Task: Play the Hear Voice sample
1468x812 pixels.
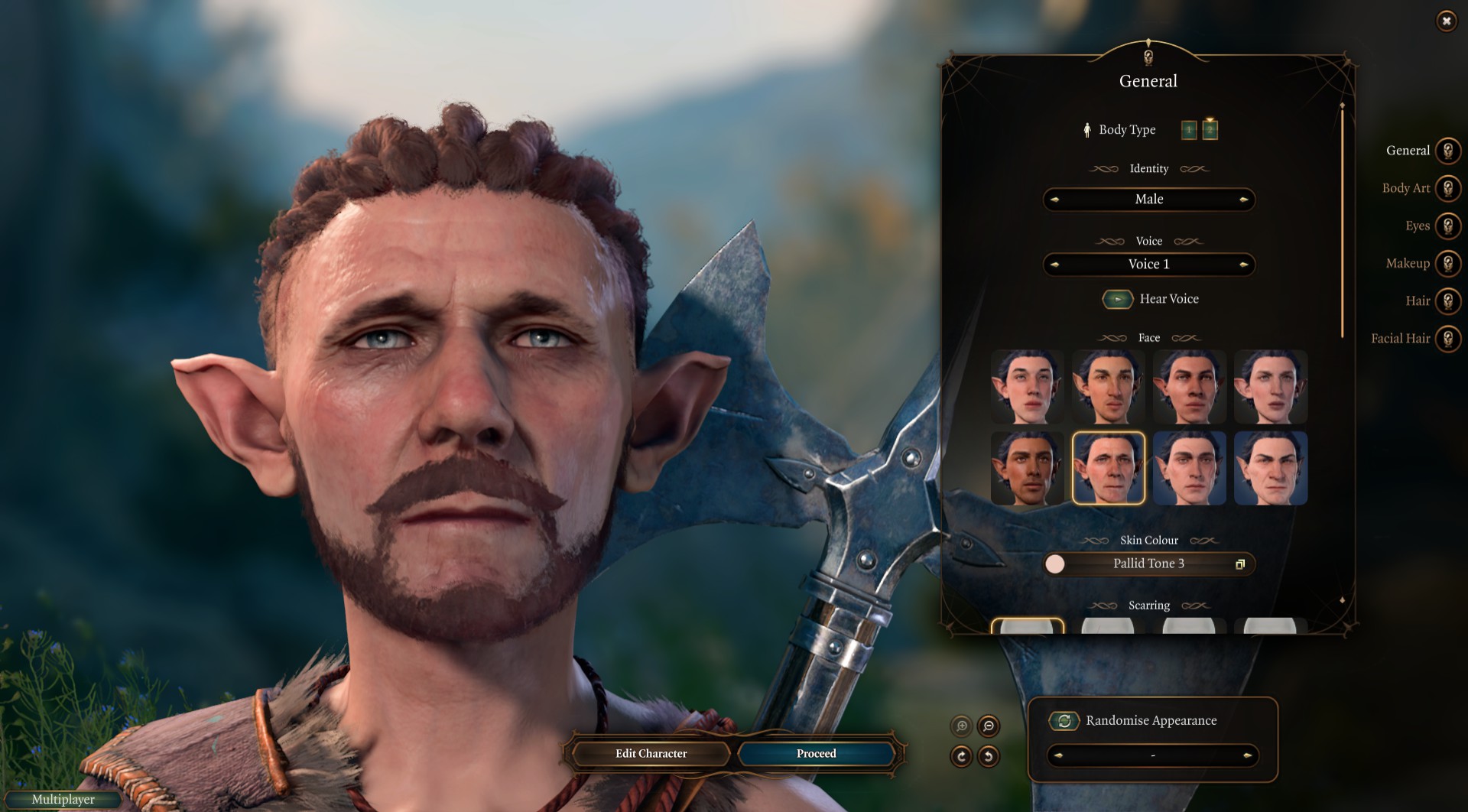Action: point(1117,299)
